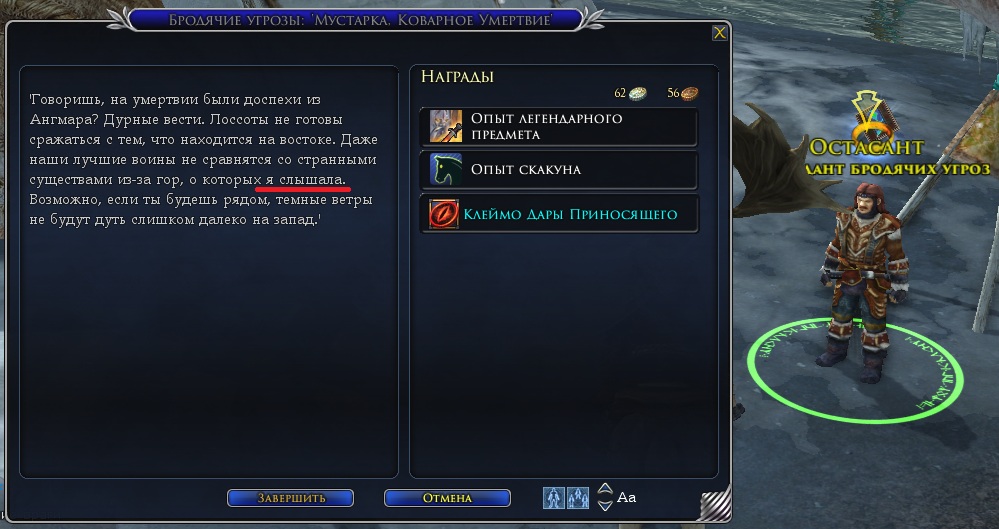
Task: Select the Клеймо Дары Приносящего reward
Action: 559,214
